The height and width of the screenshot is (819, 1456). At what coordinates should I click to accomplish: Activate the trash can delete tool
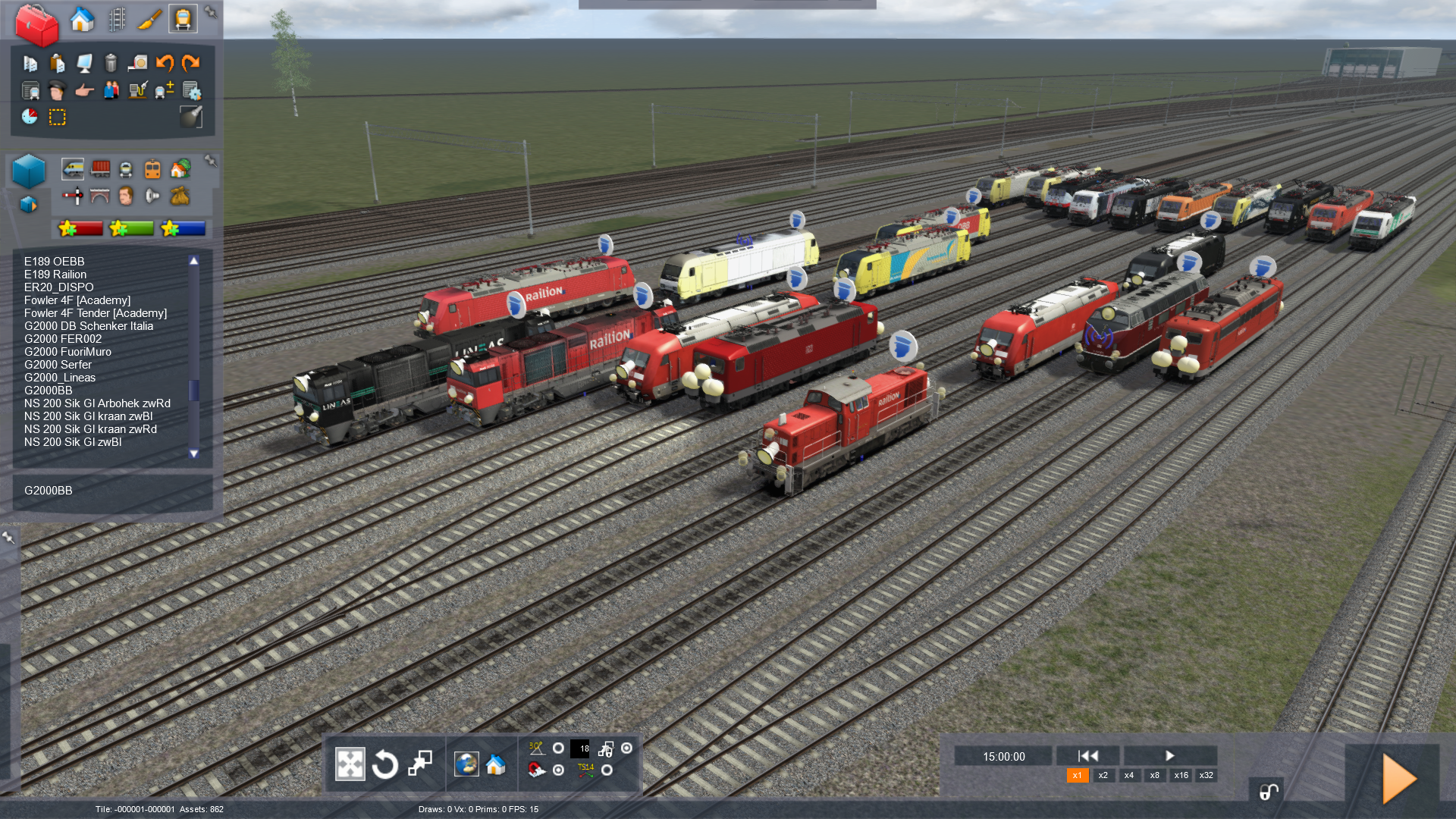point(111,63)
